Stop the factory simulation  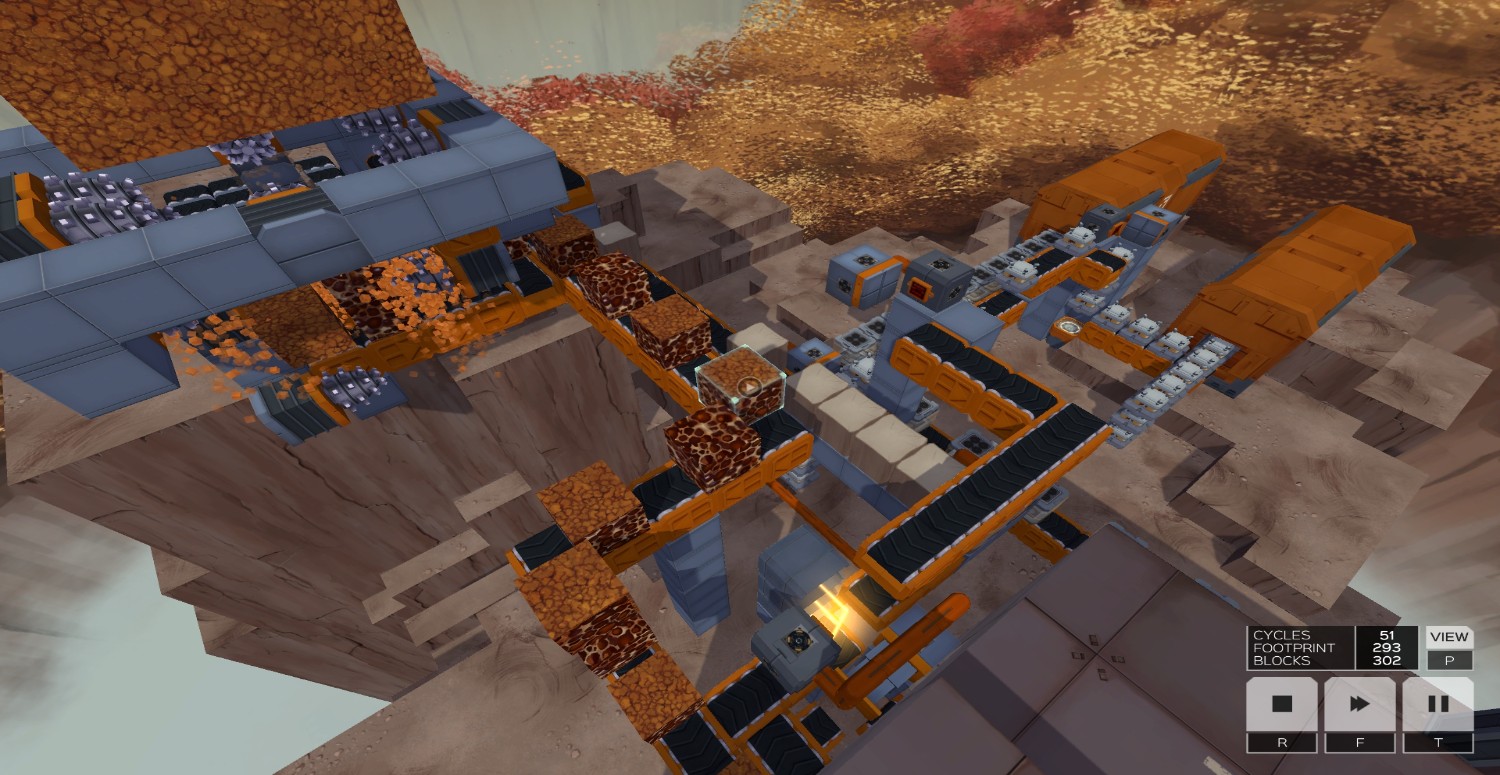tap(1281, 704)
